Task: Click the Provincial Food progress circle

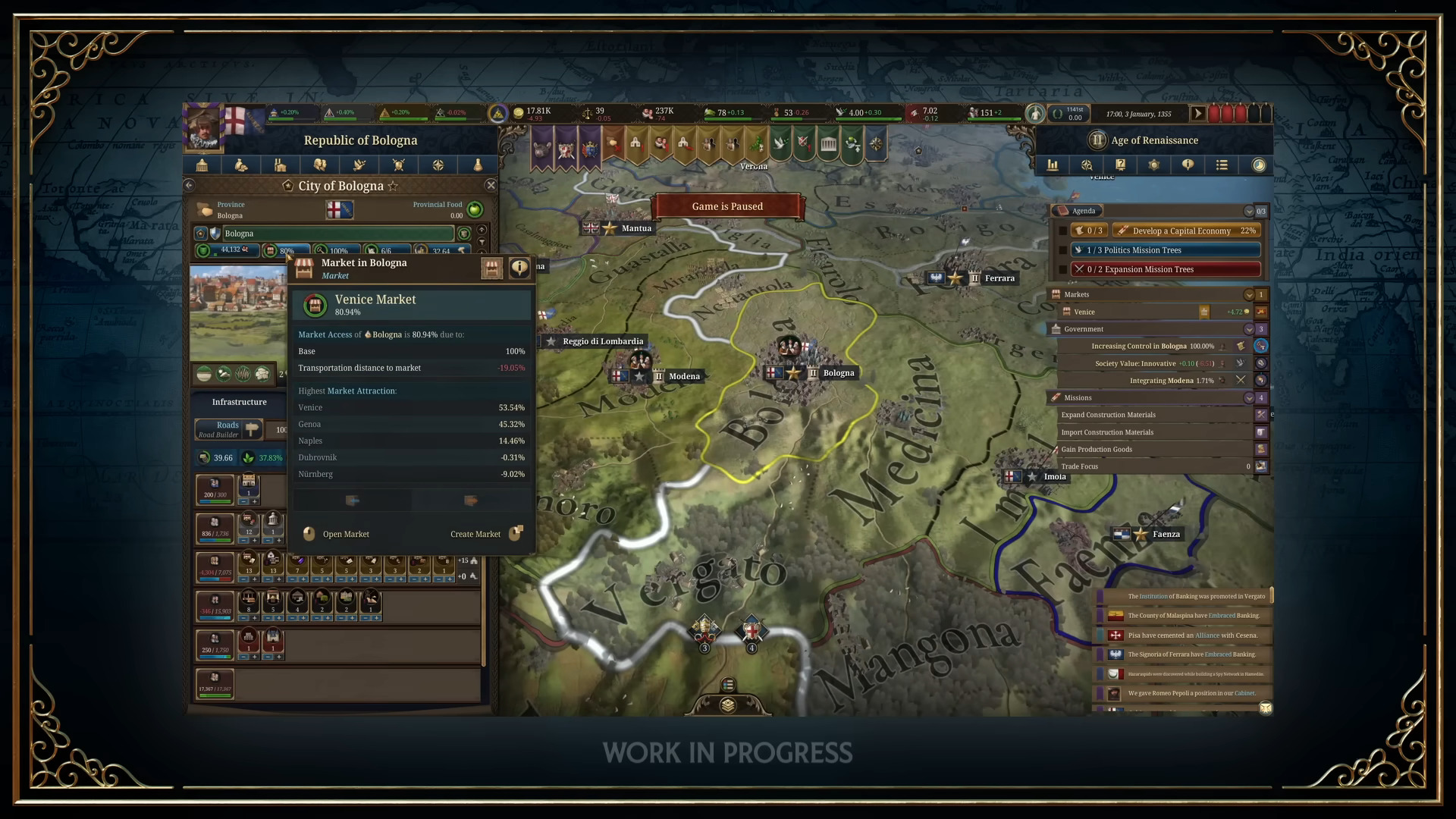Action: (474, 210)
